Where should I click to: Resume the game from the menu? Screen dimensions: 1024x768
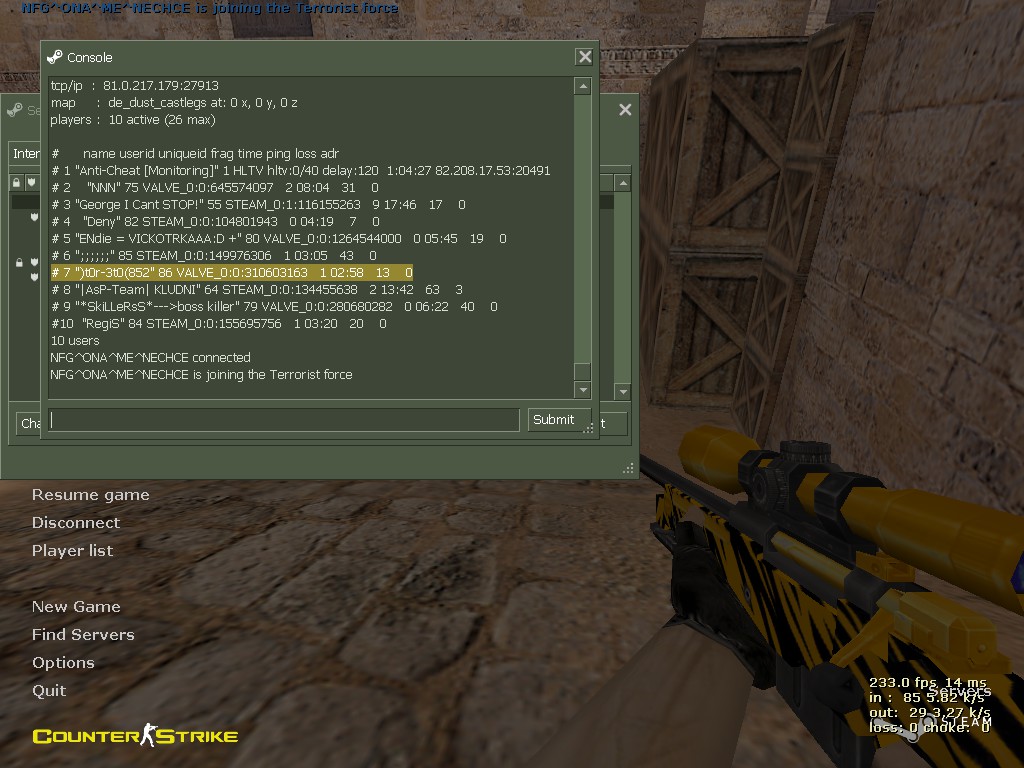tap(90, 495)
